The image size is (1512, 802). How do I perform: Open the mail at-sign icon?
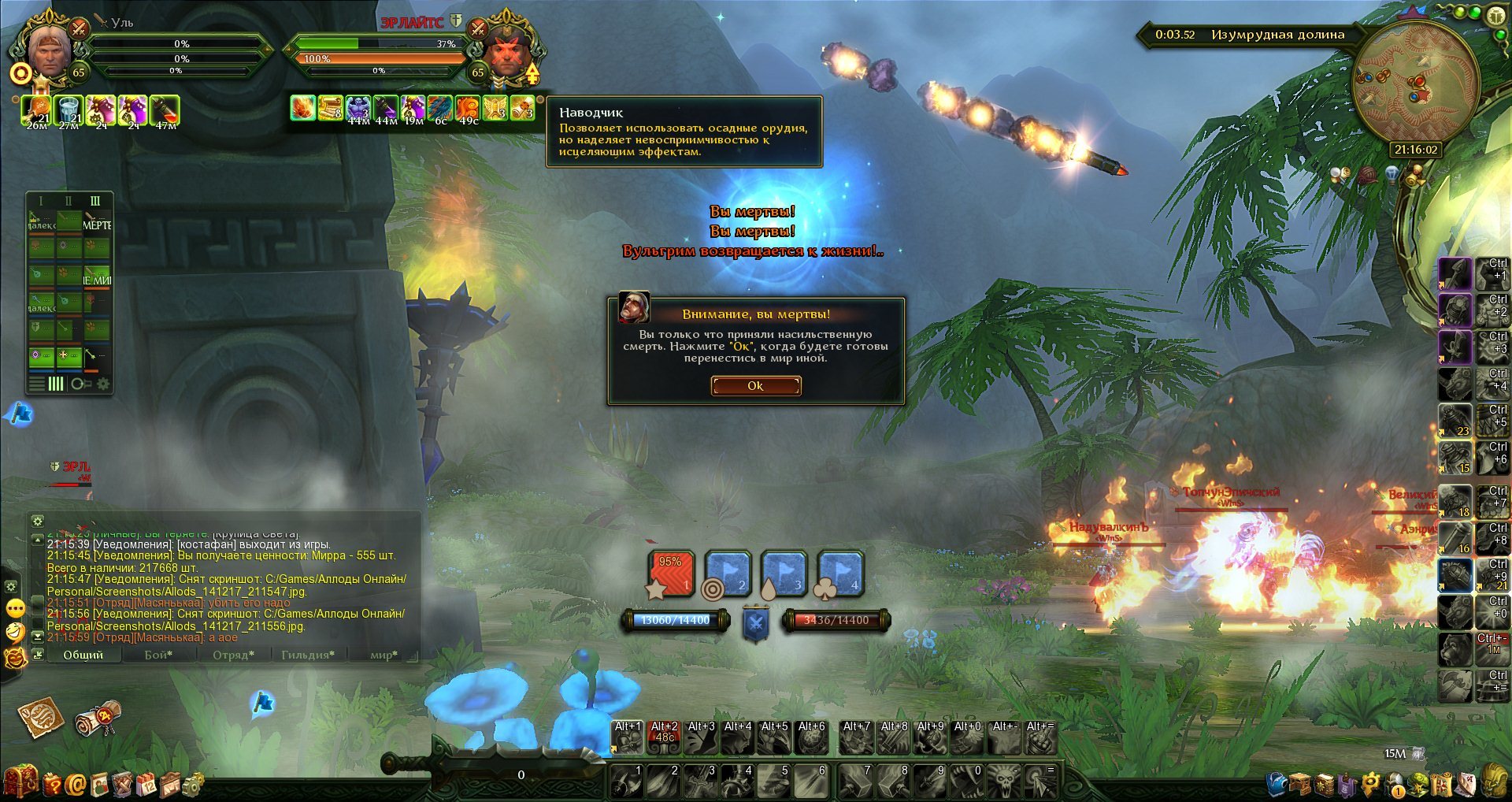76,784
